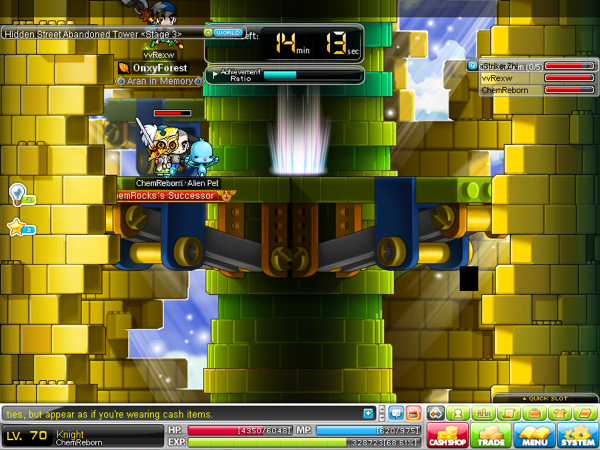
Task: Click the red megaphone chat button
Action: 410,413
